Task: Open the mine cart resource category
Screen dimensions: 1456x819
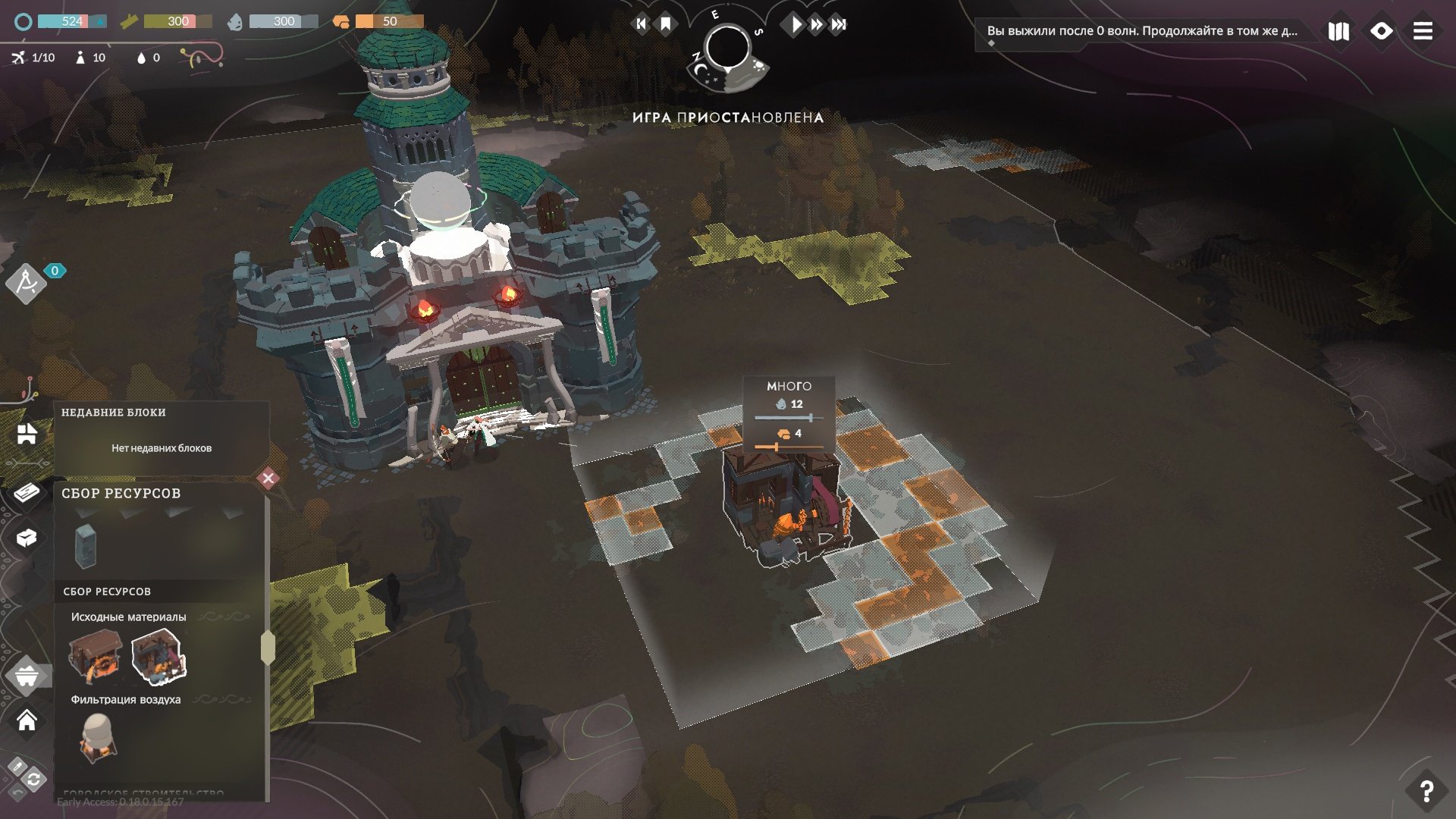Action: click(27, 674)
